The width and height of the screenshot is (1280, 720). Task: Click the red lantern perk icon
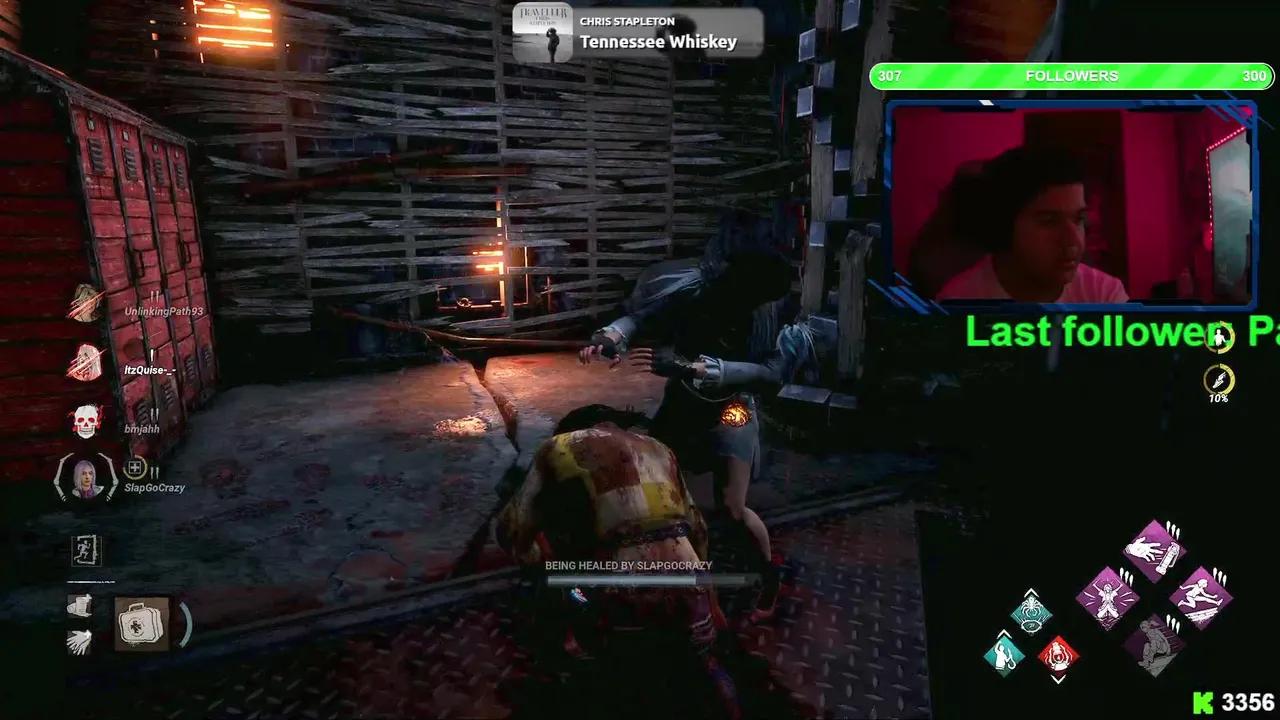tap(1058, 653)
